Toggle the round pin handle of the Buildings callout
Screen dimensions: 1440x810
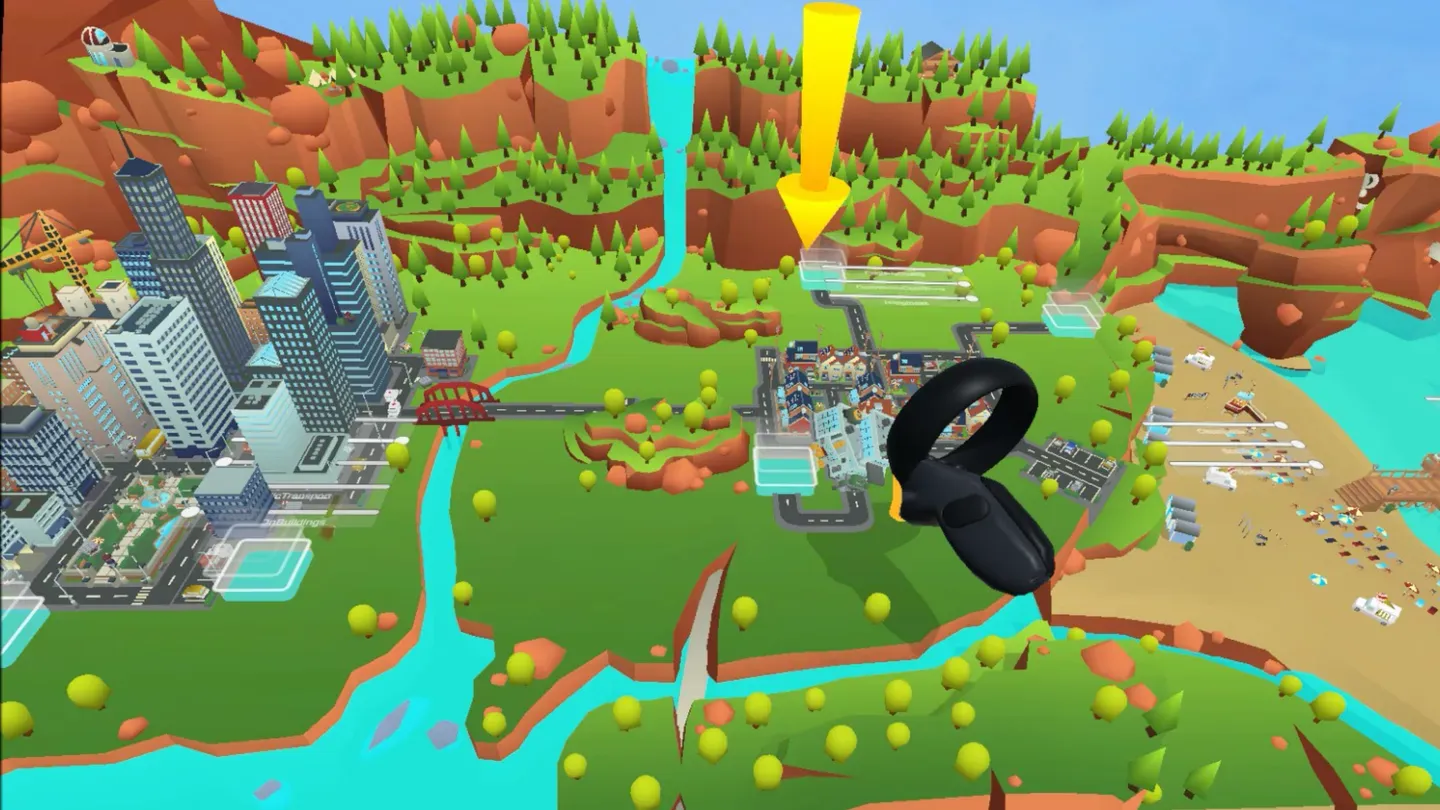[192, 513]
